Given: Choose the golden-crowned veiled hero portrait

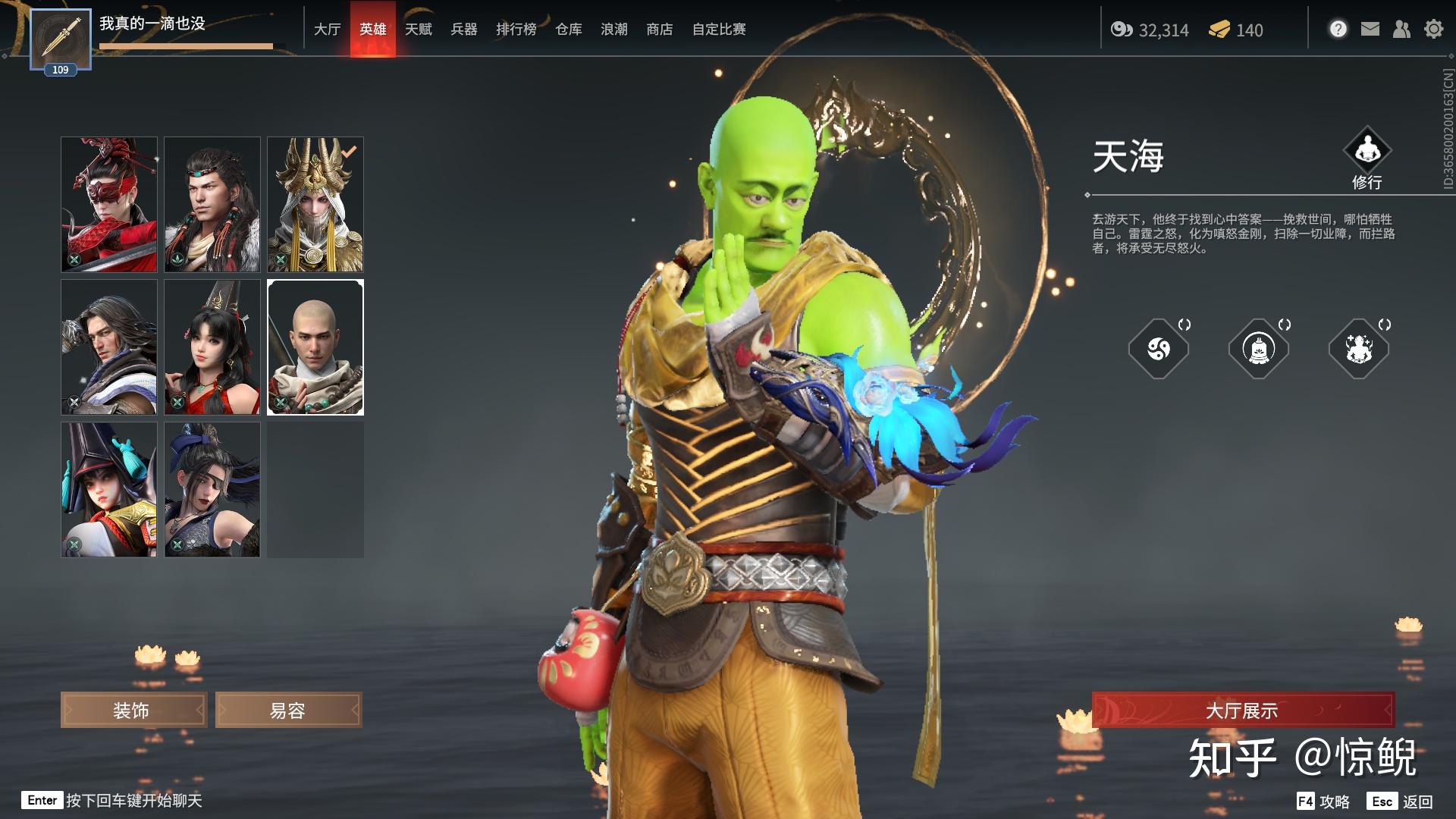Looking at the screenshot, I should tap(315, 205).
